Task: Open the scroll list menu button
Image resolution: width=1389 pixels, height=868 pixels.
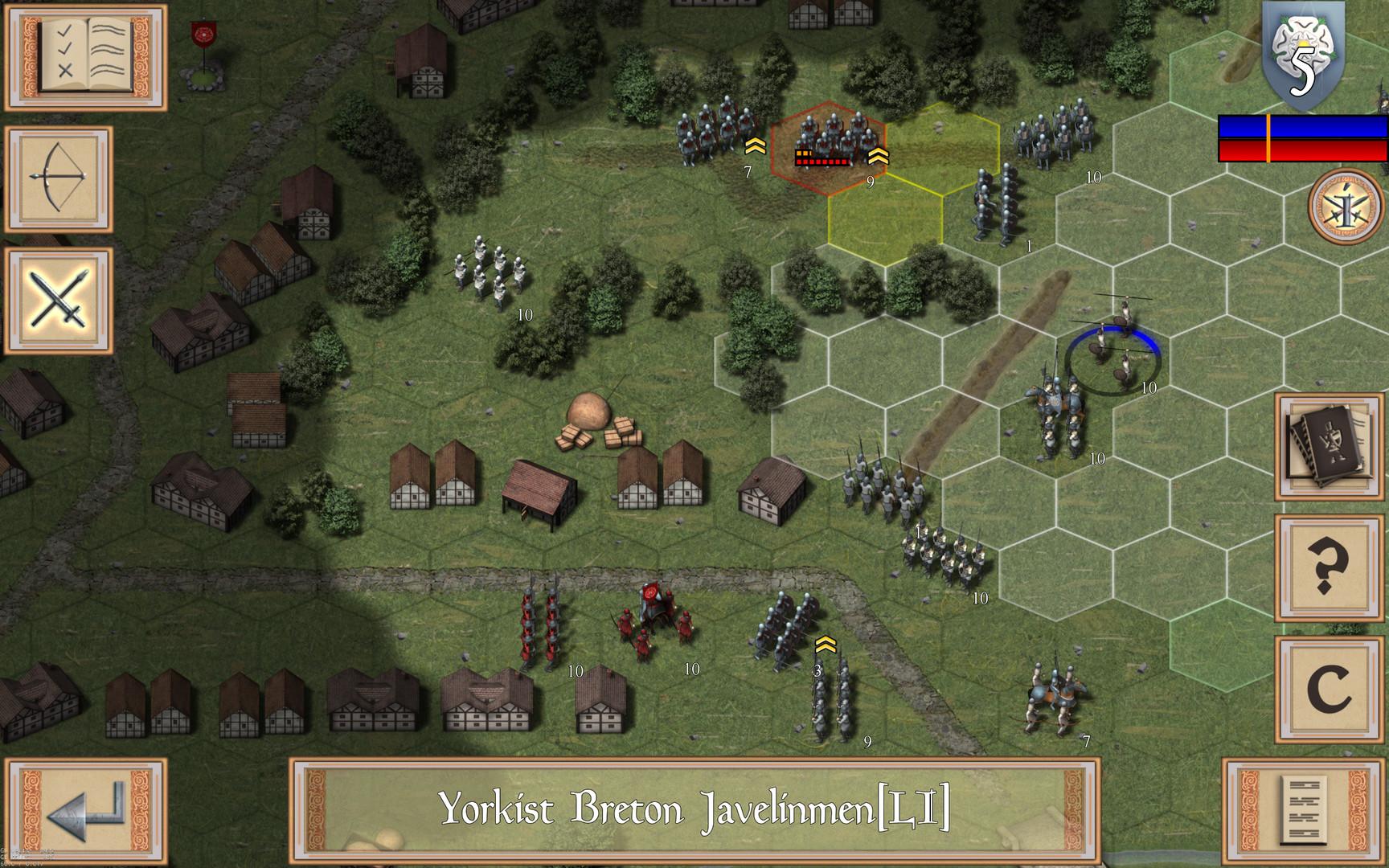Action: [1302, 812]
